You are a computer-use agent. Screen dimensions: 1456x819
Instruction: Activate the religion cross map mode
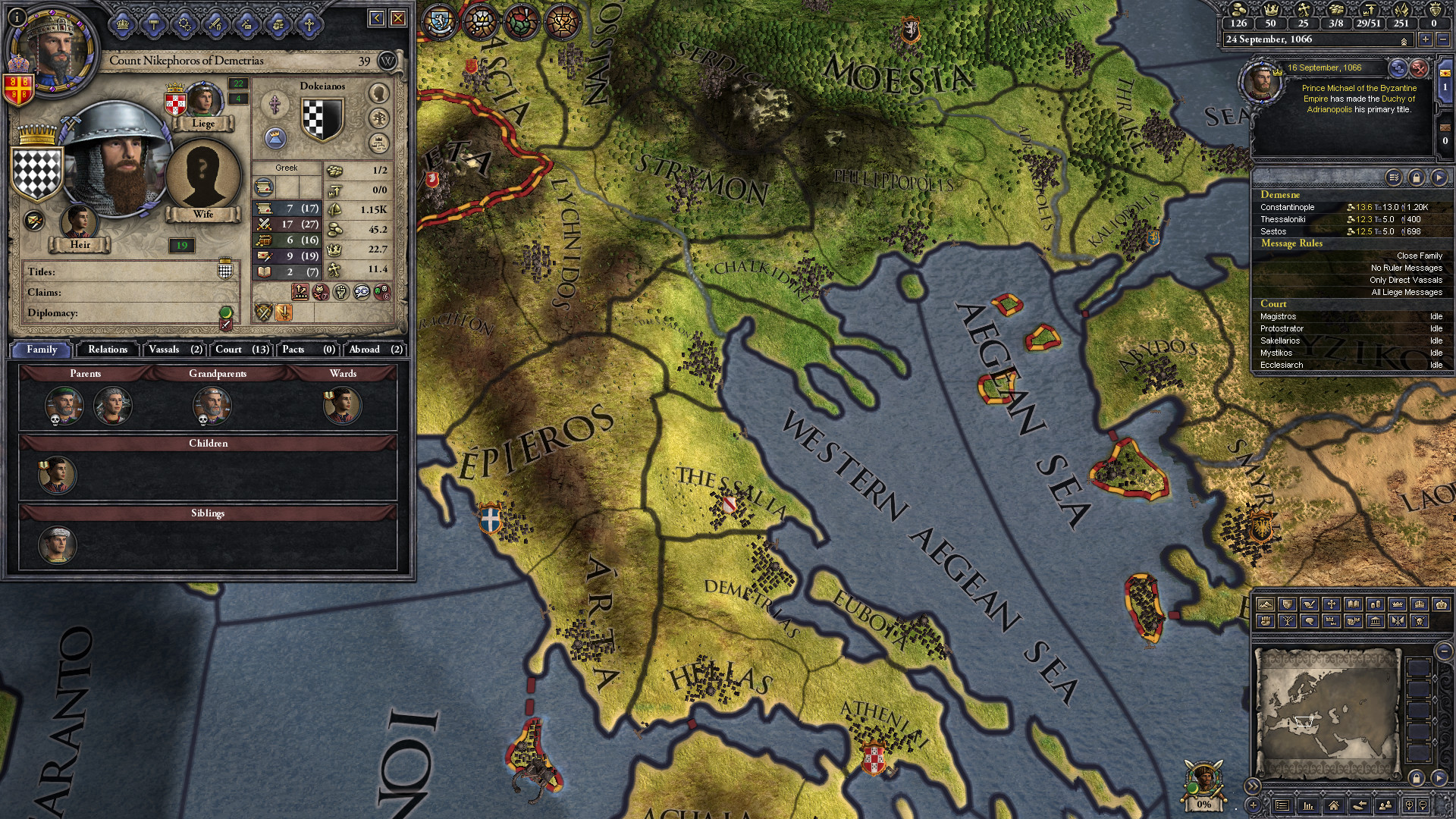(1332, 604)
